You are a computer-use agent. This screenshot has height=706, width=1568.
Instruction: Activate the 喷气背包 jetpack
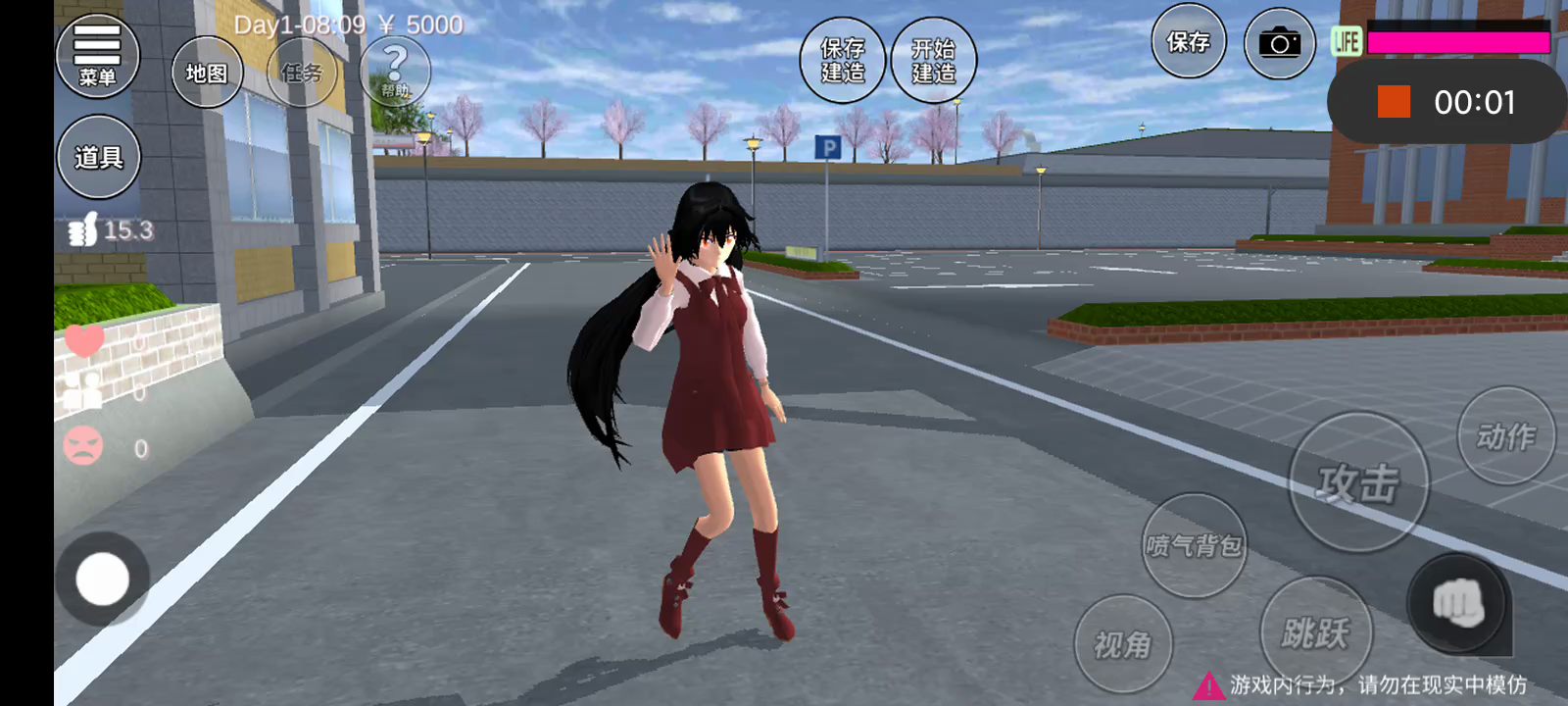coord(1195,545)
